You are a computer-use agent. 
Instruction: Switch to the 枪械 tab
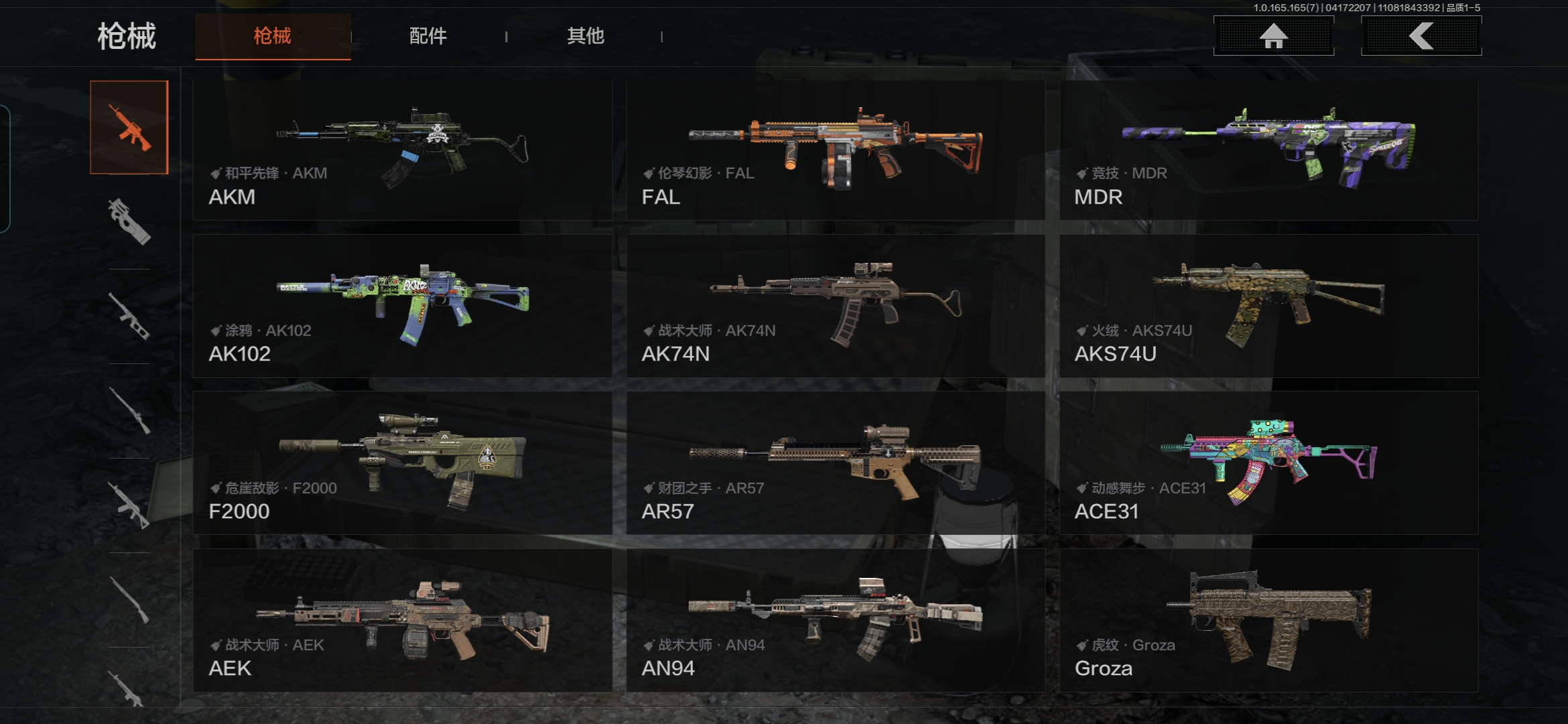tap(273, 36)
